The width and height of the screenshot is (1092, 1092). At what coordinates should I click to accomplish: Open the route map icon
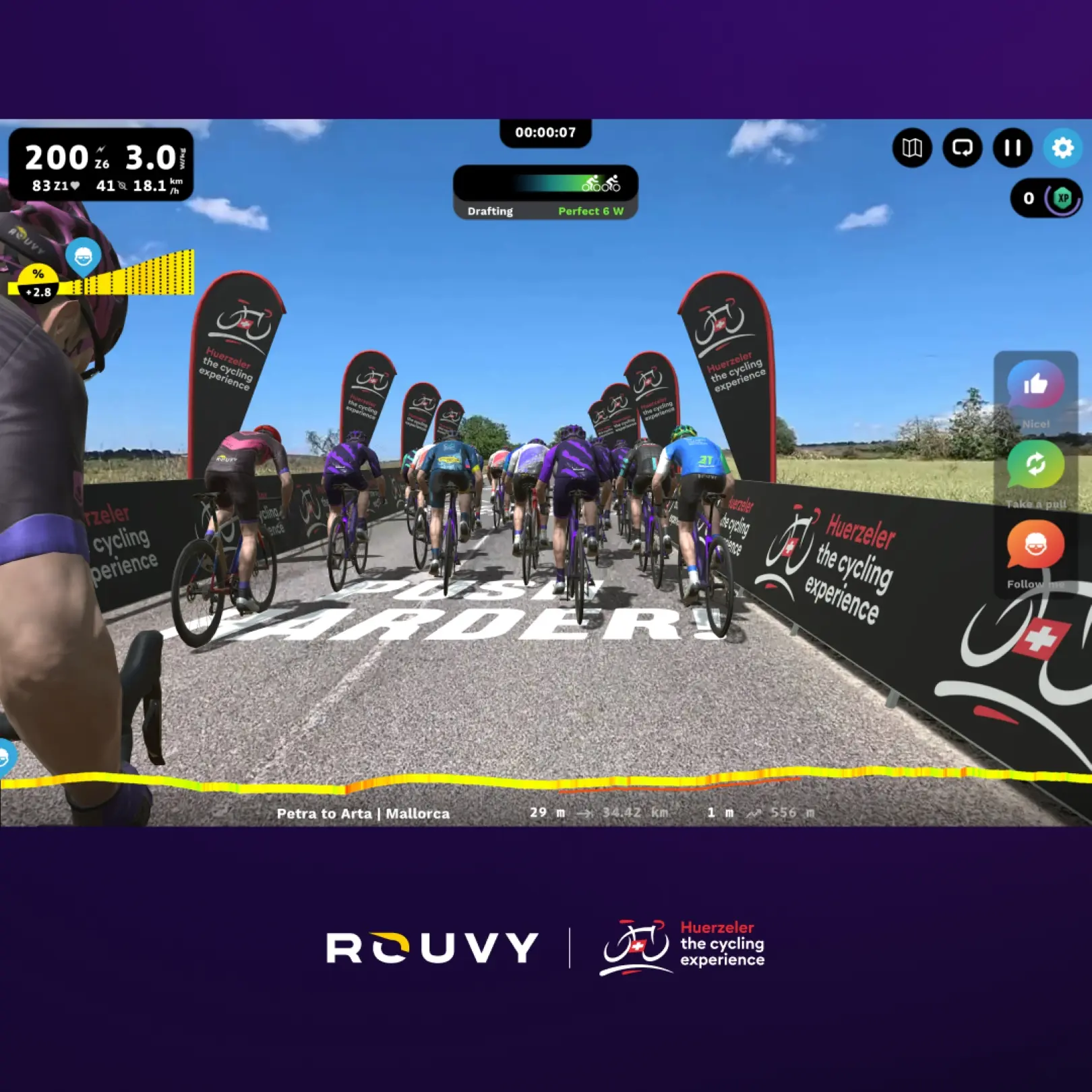[912, 149]
